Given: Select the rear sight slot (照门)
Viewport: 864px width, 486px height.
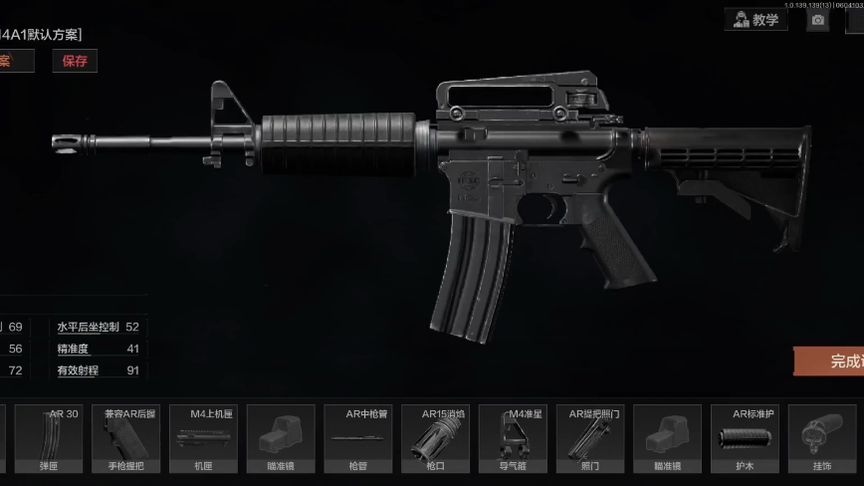Looking at the screenshot, I should coord(590,439).
